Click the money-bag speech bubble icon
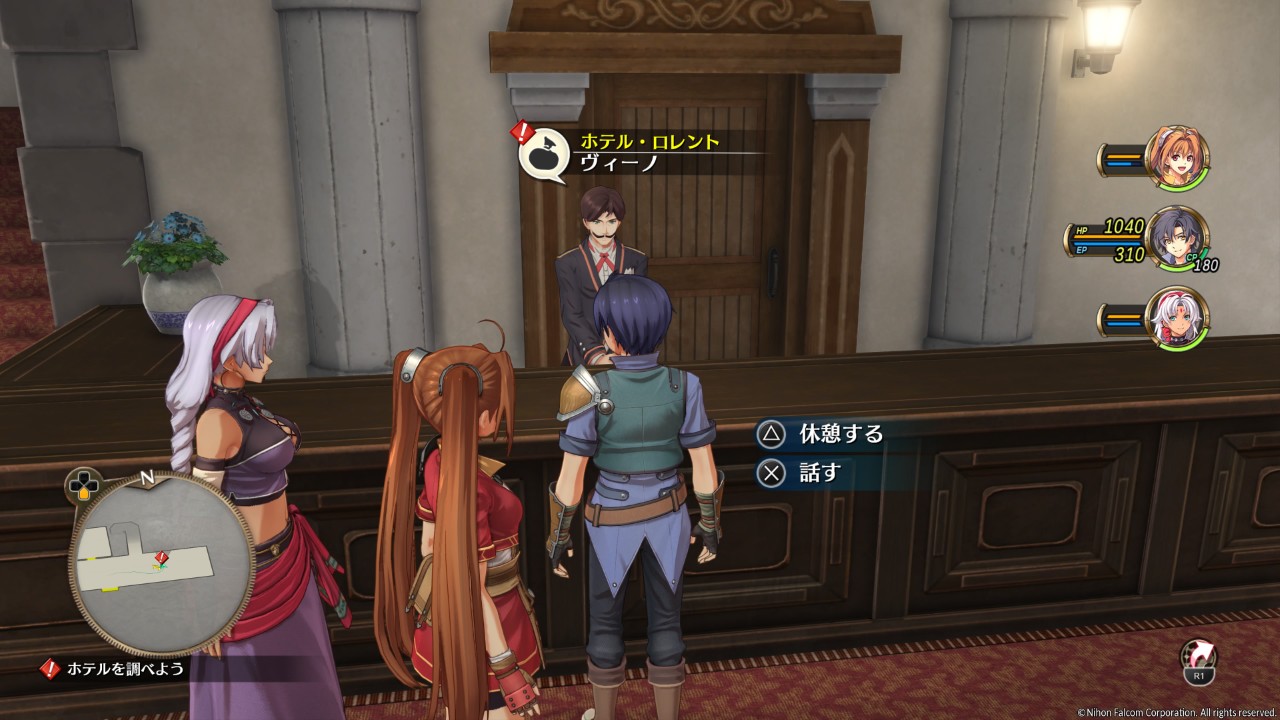This screenshot has width=1280, height=720. (543, 153)
